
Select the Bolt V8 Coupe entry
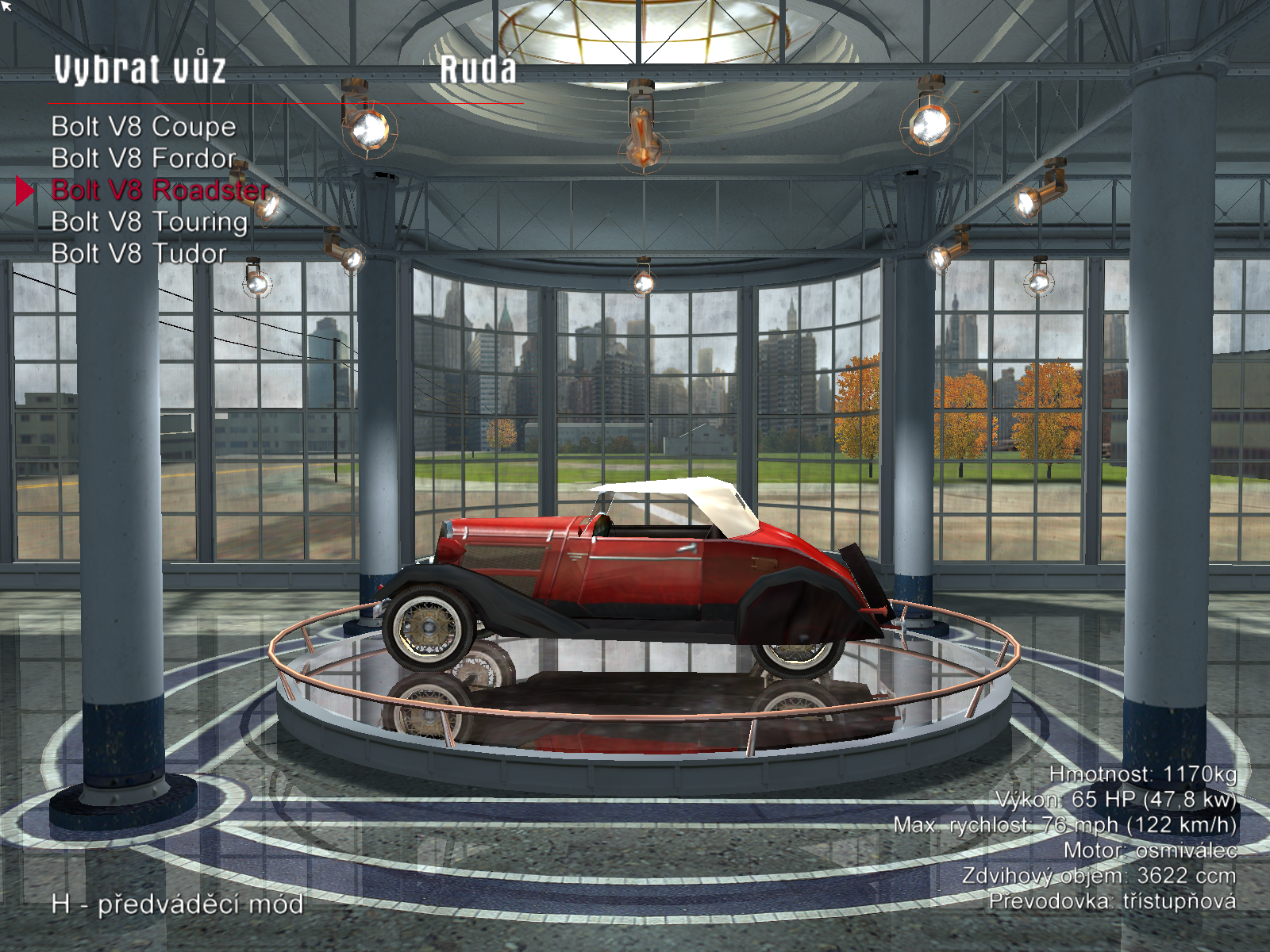pos(144,127)
